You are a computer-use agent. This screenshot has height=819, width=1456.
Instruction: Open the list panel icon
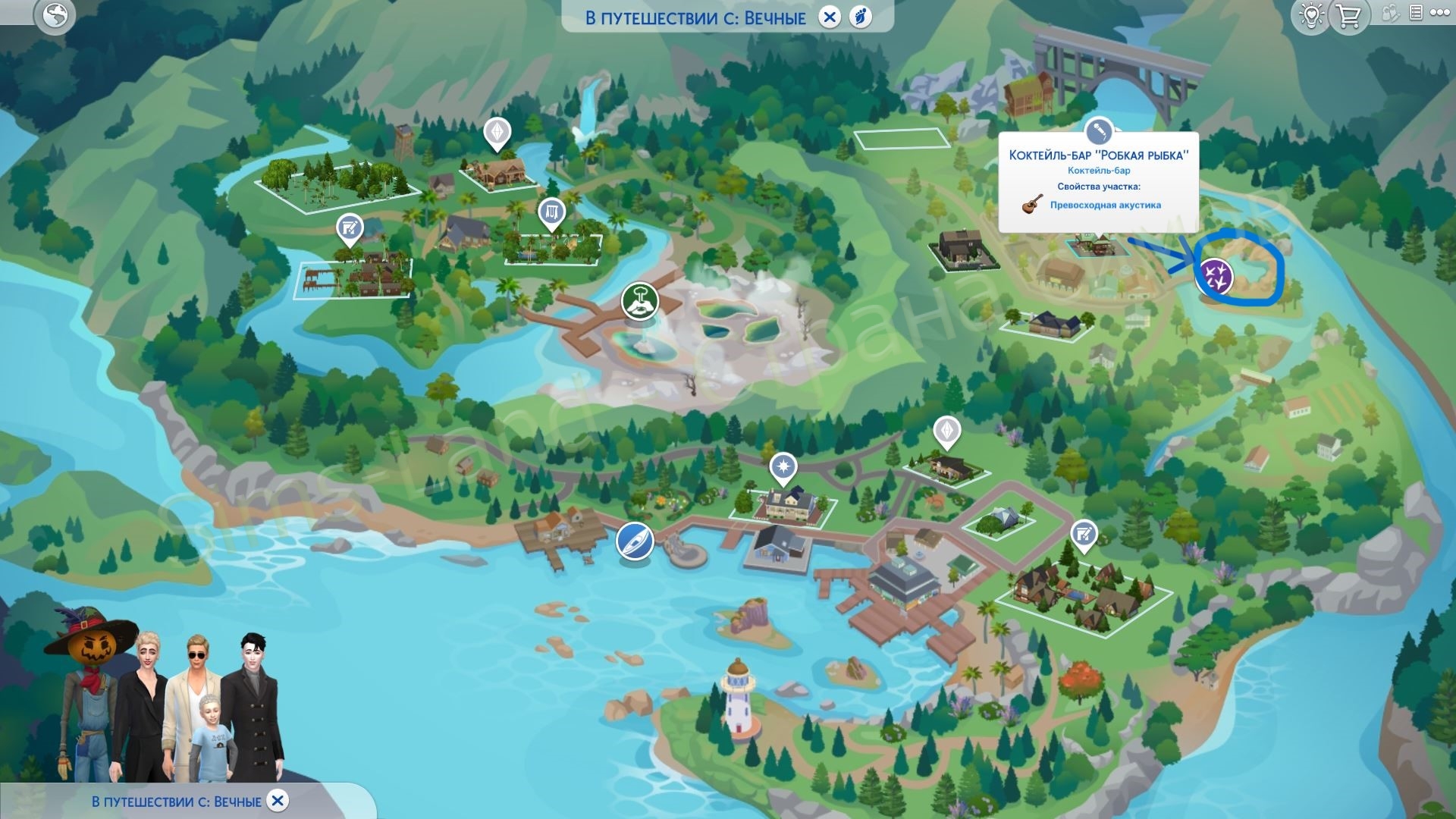click(x=1415, y=13)
